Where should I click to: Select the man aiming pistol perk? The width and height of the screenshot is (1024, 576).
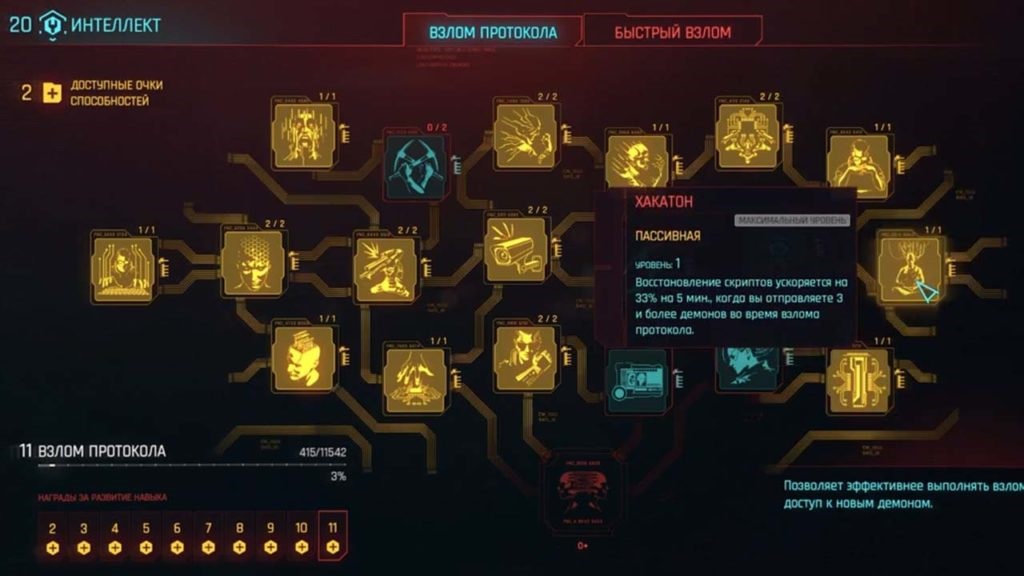click(526, 357)
